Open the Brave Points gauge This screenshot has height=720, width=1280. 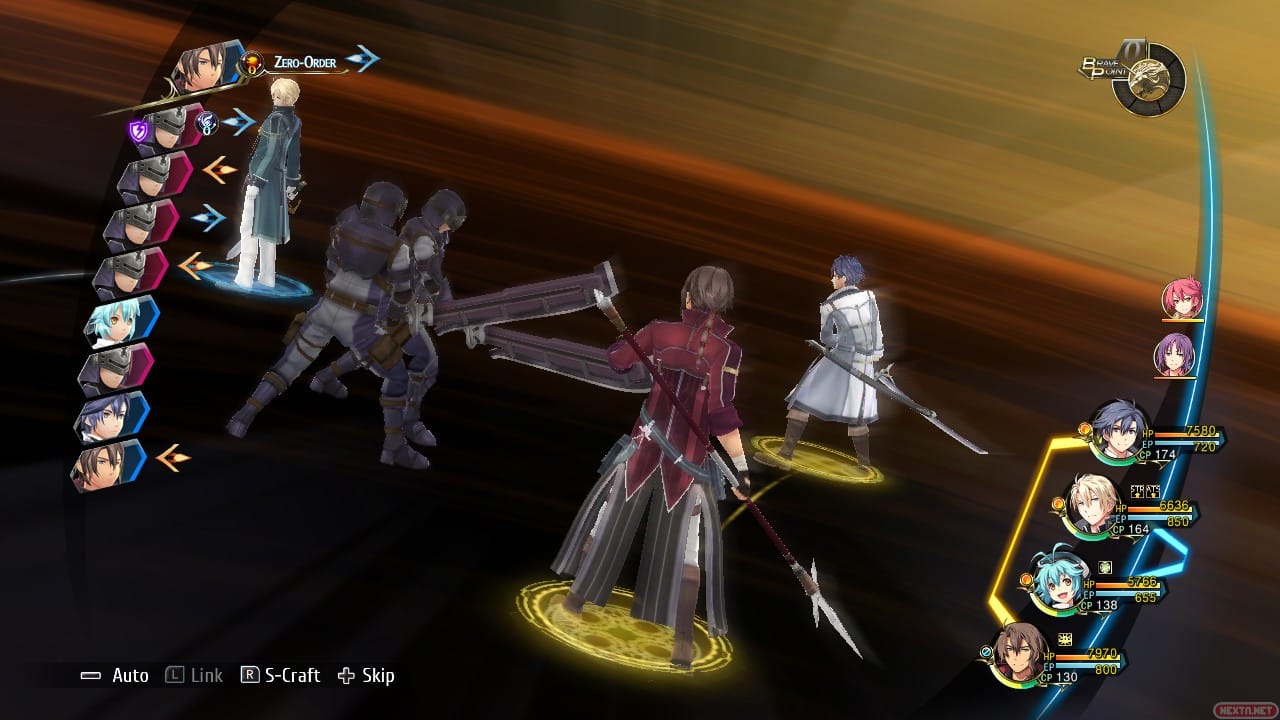click(1146, 79)
